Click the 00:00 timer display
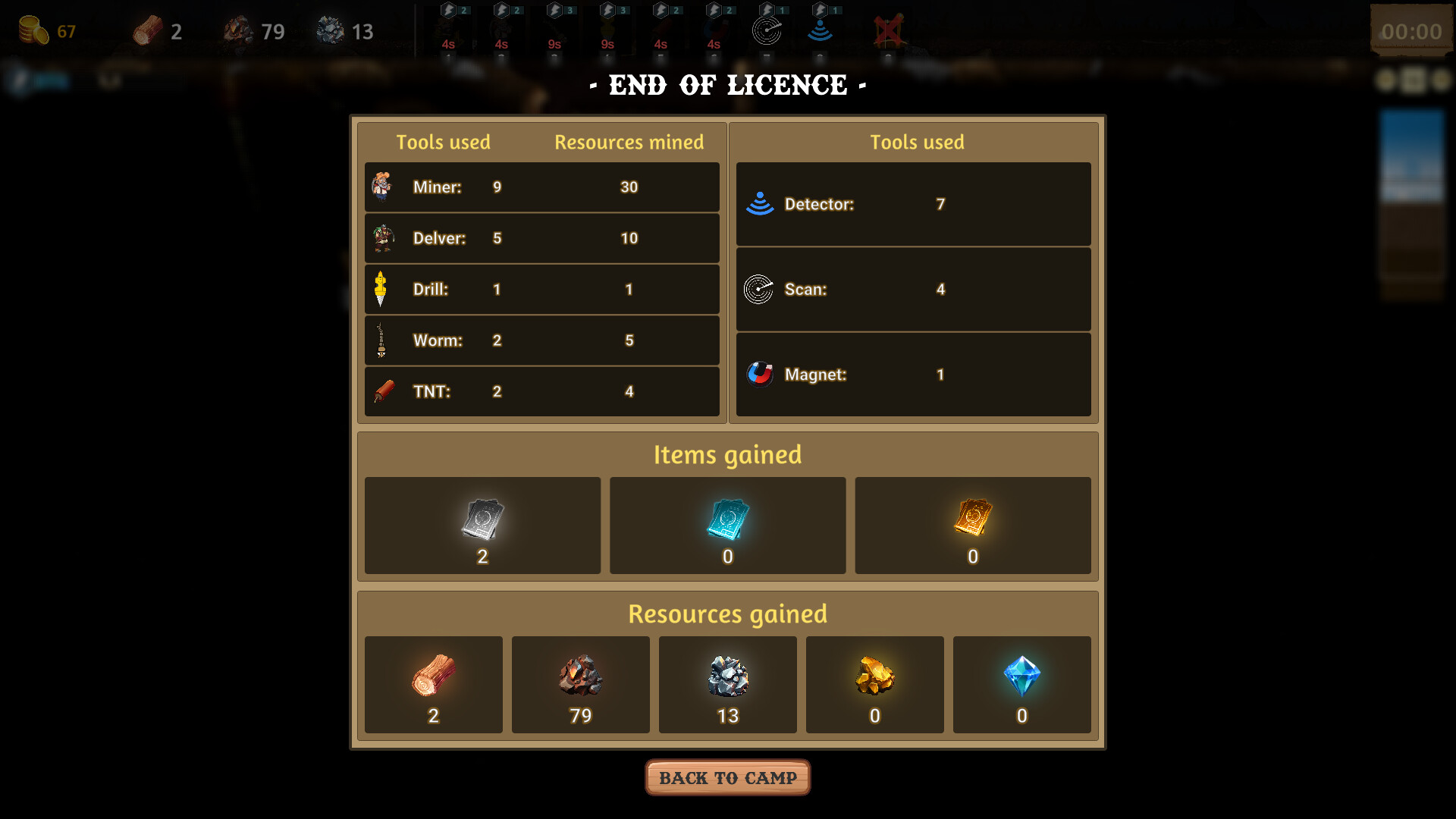 click(x=1412, y=31)
